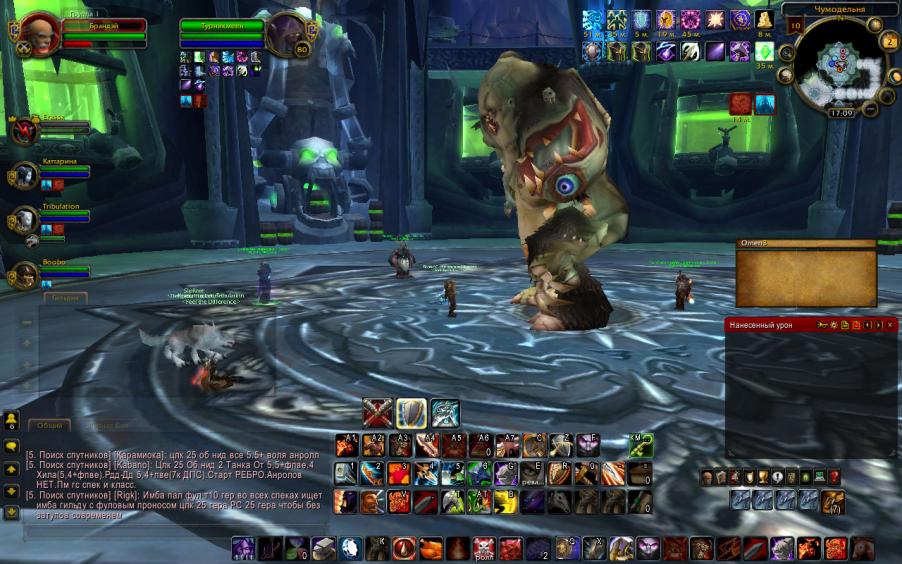Activate the purple ability keybound G
Viewport: 902px width, 564px height.
[x=507, y=473]
